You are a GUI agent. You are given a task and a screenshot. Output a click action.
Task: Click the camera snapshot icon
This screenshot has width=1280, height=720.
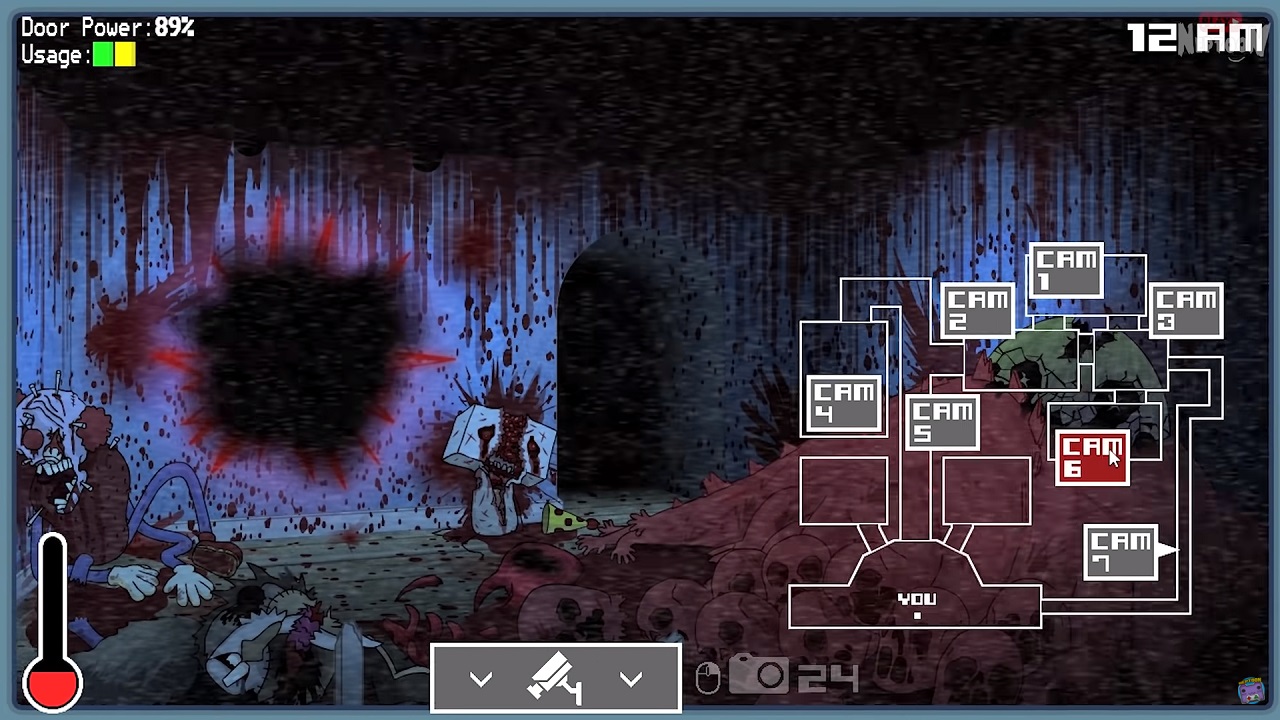point(759,676)
